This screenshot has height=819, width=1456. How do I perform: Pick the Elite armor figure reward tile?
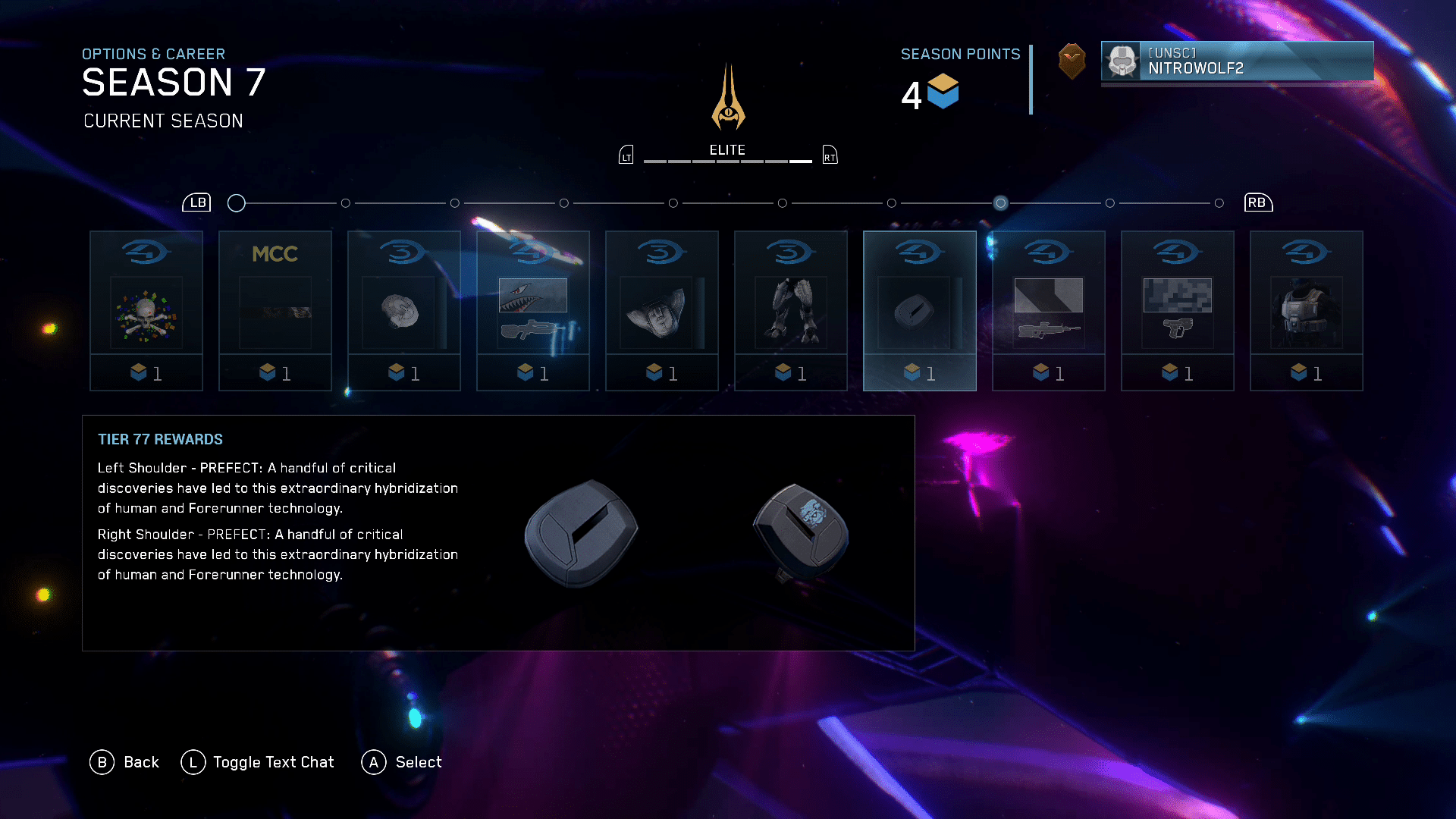[x=791, y=311]
